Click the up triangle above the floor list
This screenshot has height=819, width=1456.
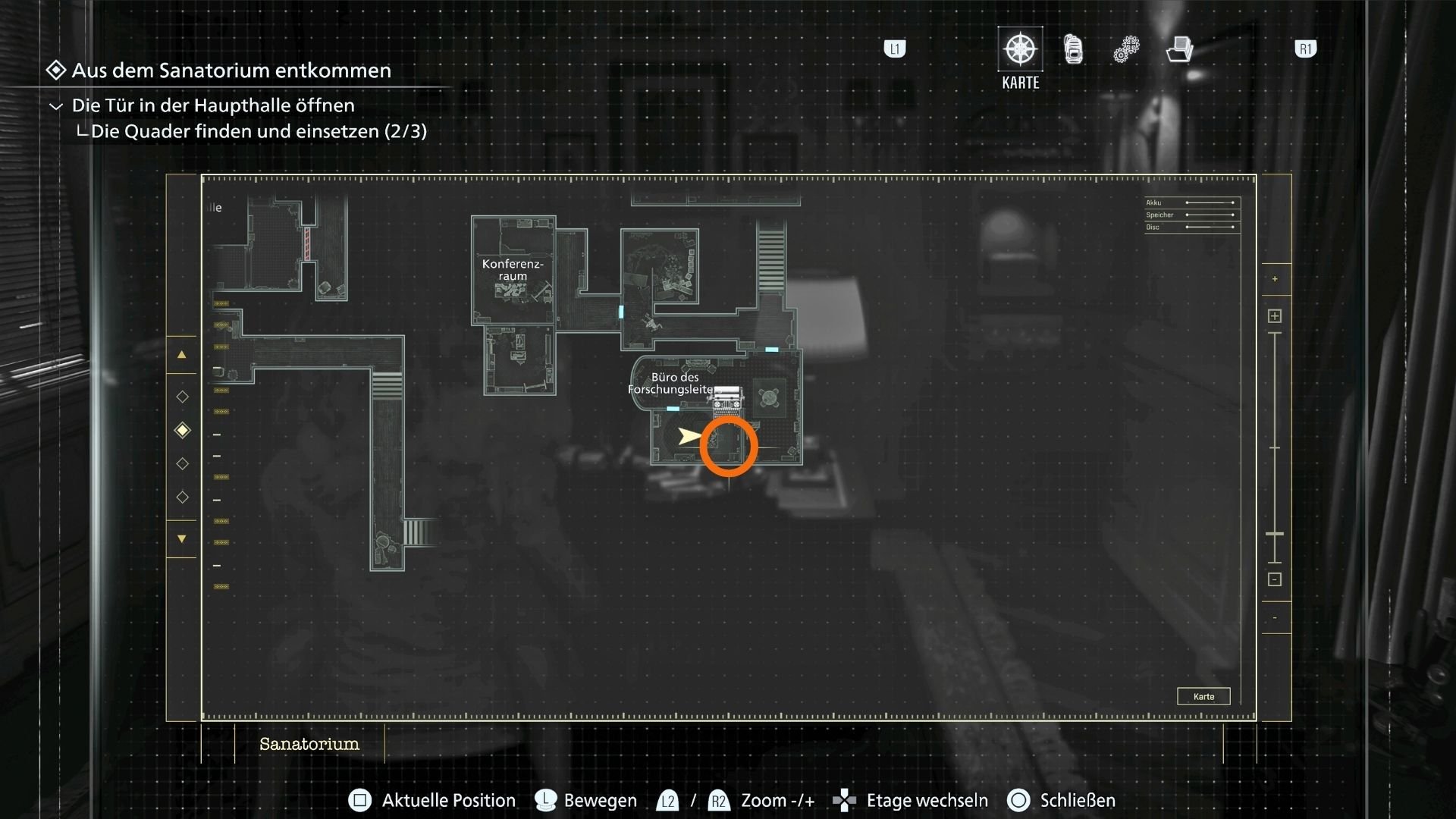coord(182,354)
